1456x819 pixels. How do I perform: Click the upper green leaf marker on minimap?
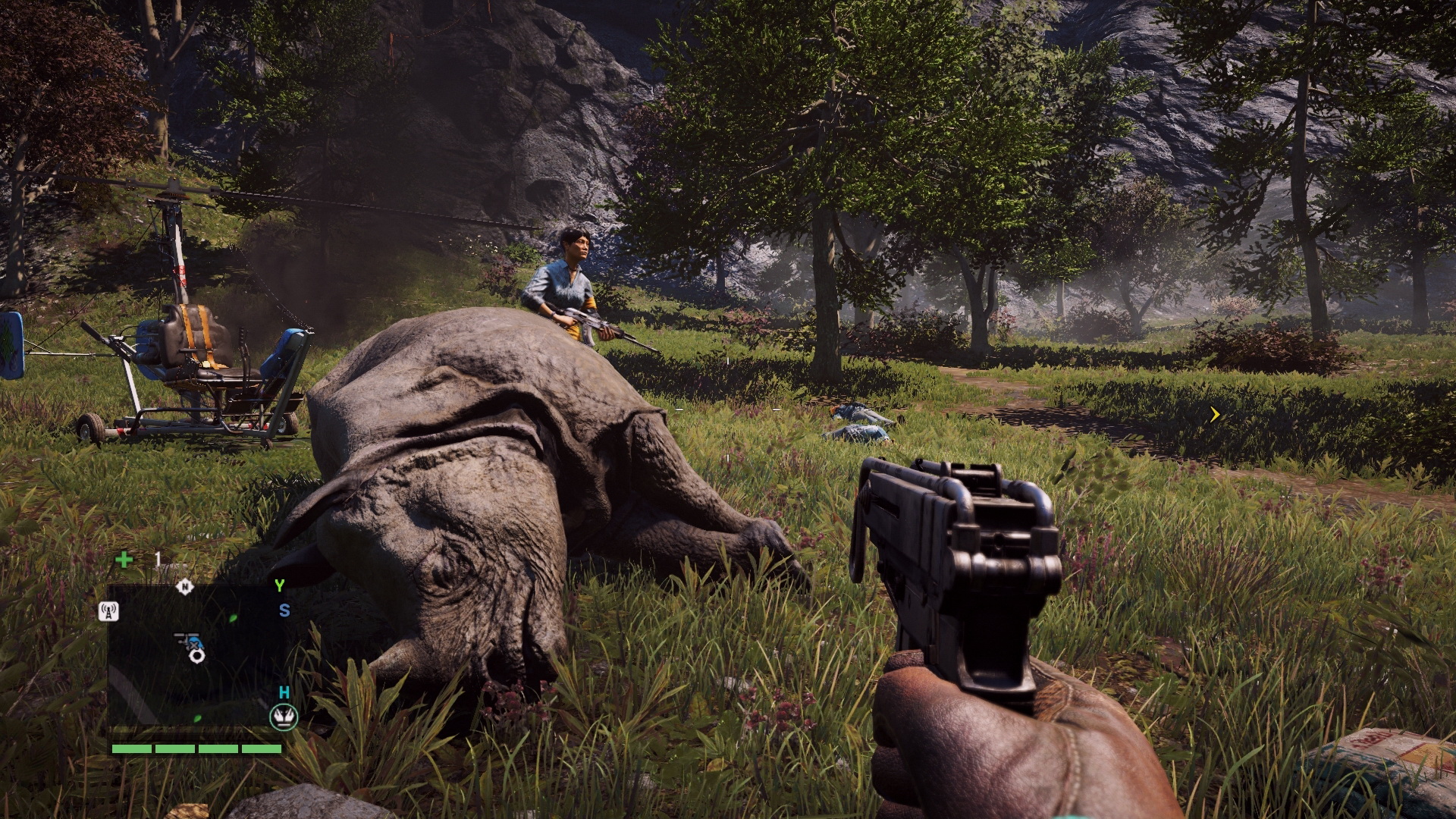[x=233, y=619]
